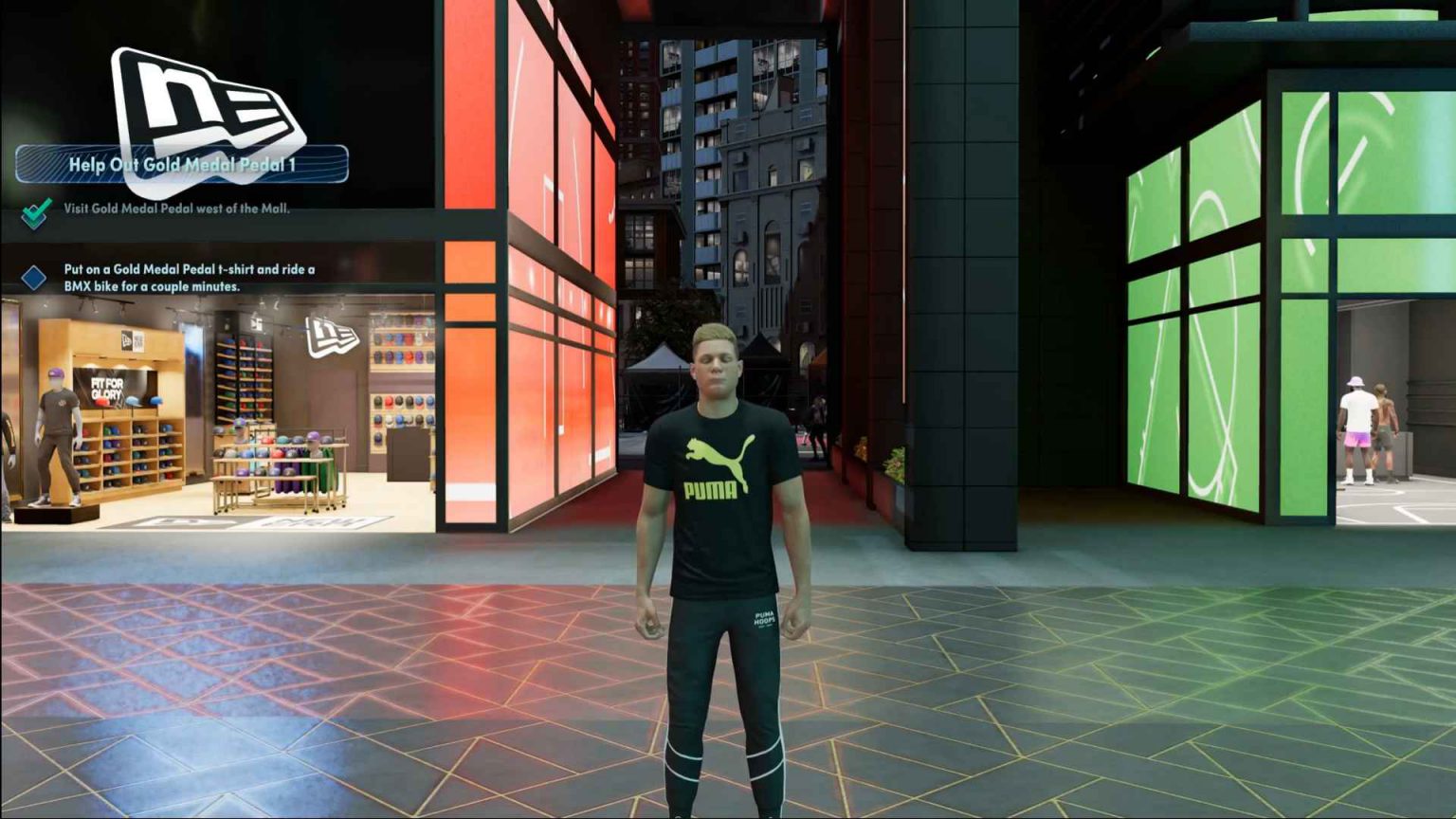Select the blue cap on the FIT FOR GLORY shelf
Screen dimensions: 1456x819
(x=133, y=402)
